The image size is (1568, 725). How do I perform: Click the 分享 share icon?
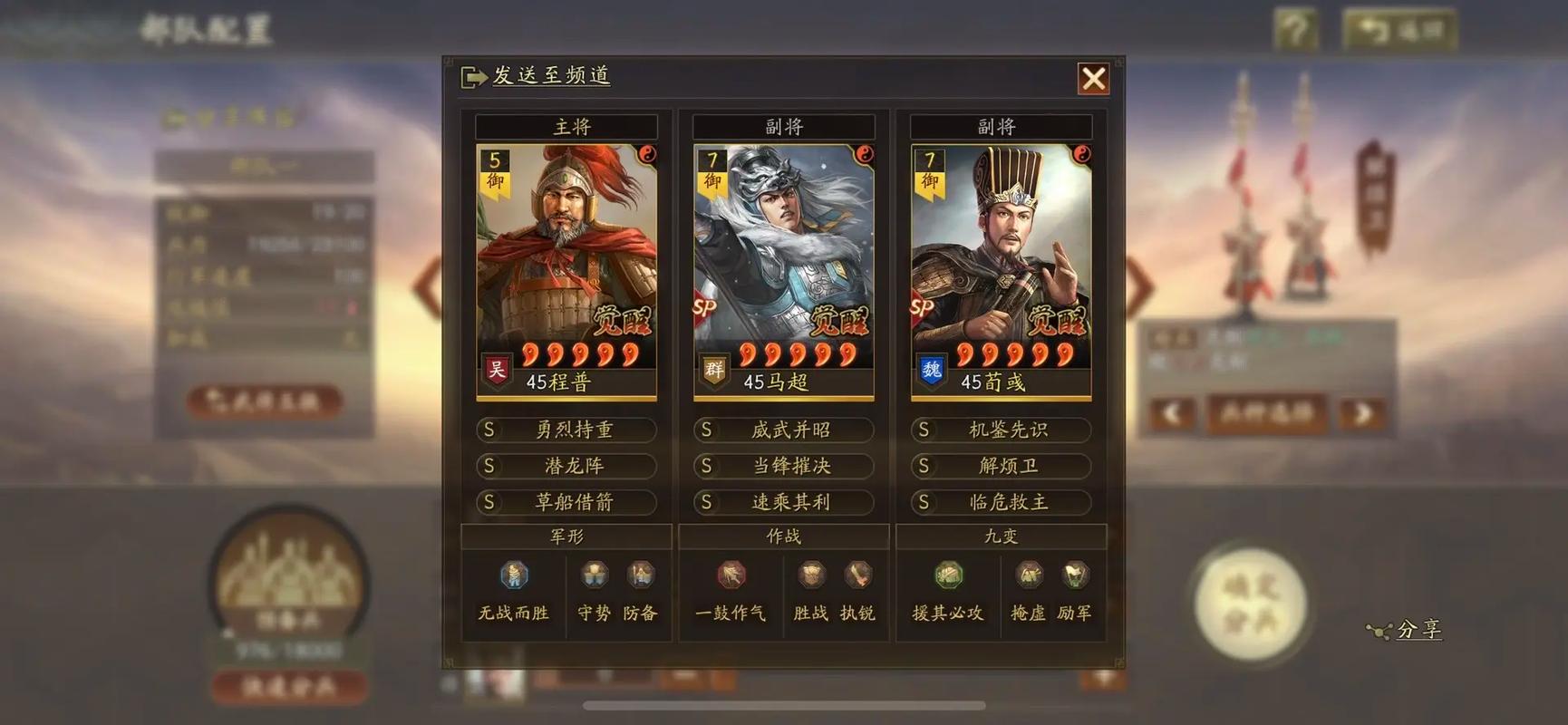[x=1379, y=631]
